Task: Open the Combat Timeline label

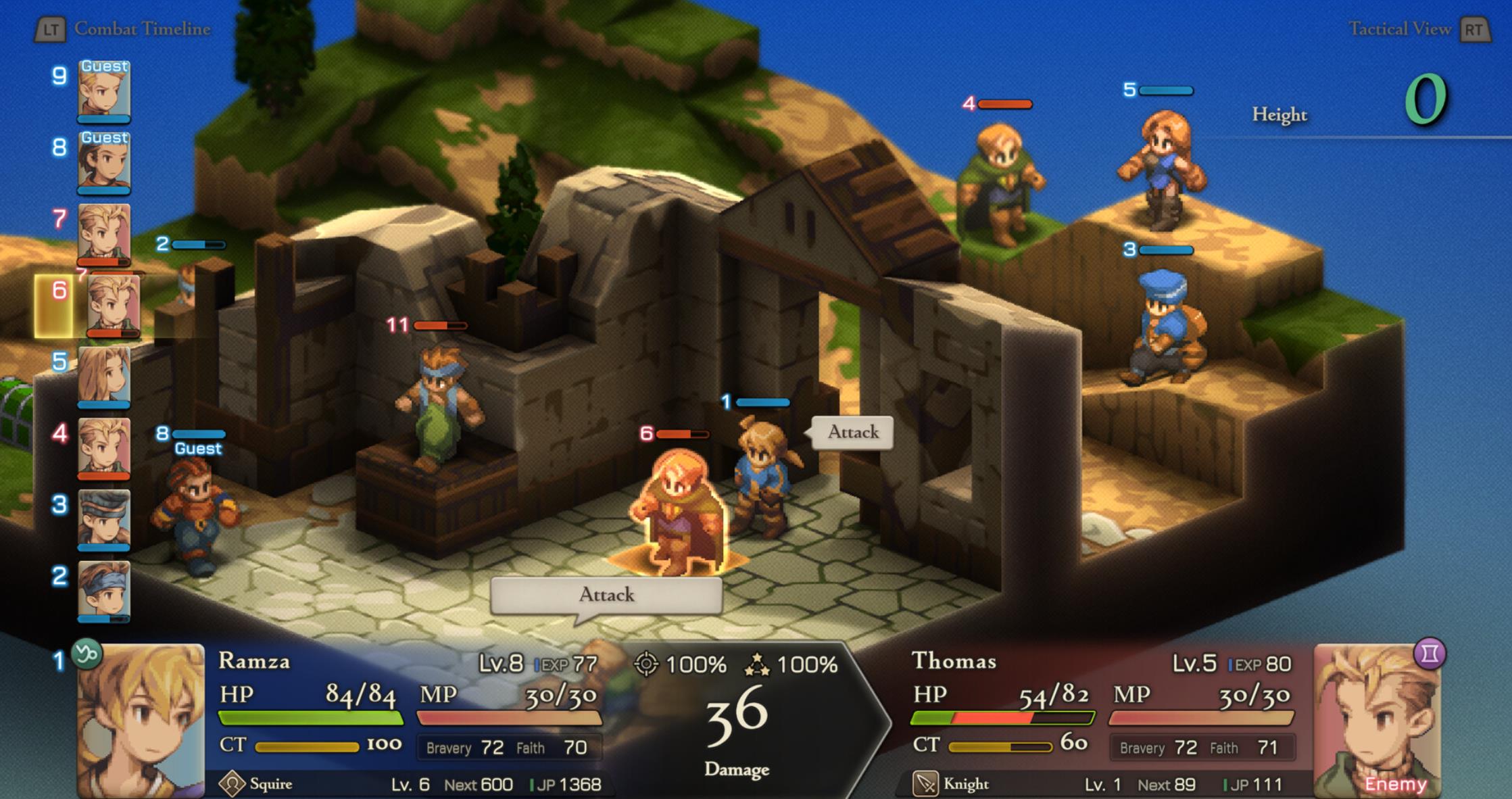Action: tap(142, 29)
